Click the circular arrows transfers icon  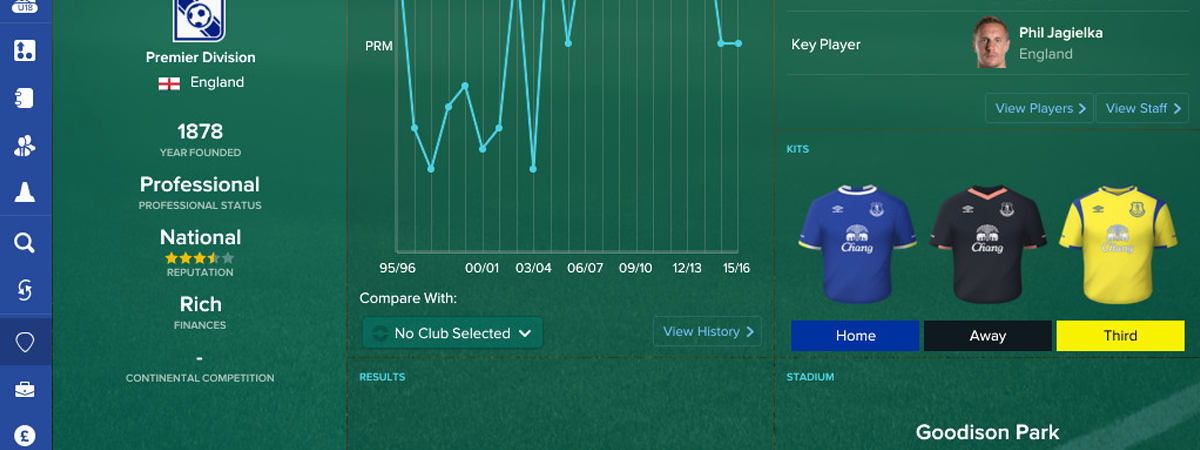pyautogui.click(x=25, y=291)
